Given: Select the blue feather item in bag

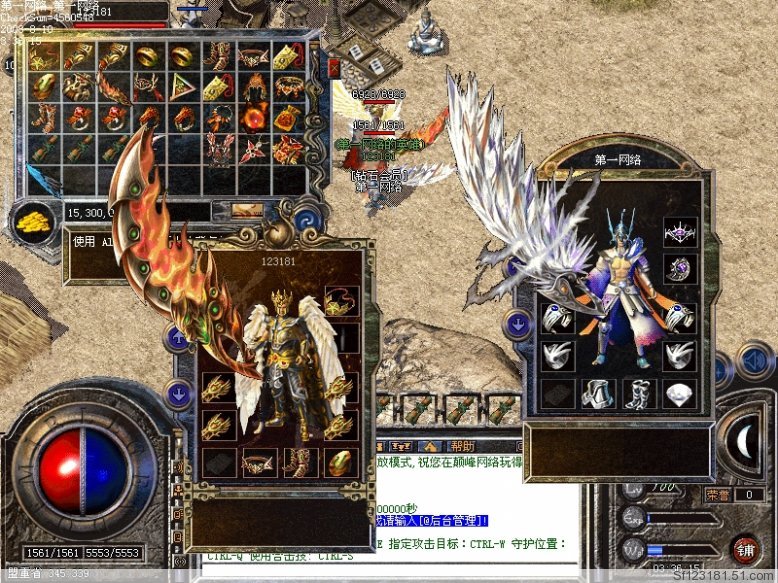Looking at the screenshot, I should [x=44, y=180].
